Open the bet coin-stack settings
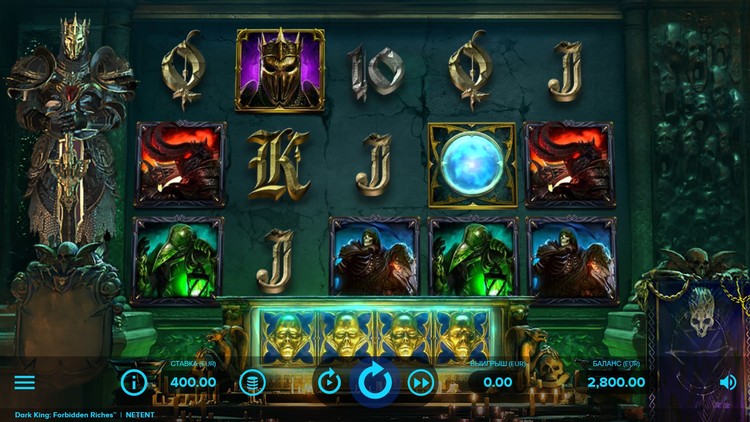Viewport: 750px width, 422px height. coord(253,381)
